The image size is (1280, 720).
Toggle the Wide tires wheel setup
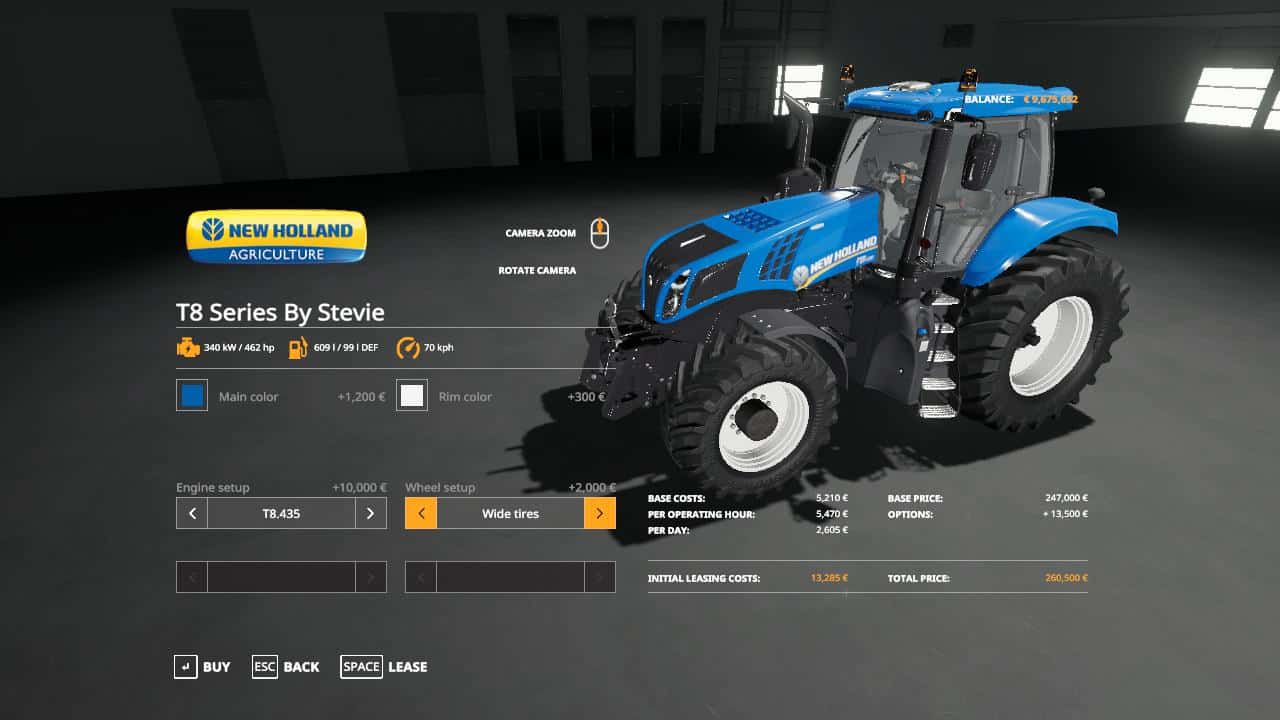pos(510,513)
